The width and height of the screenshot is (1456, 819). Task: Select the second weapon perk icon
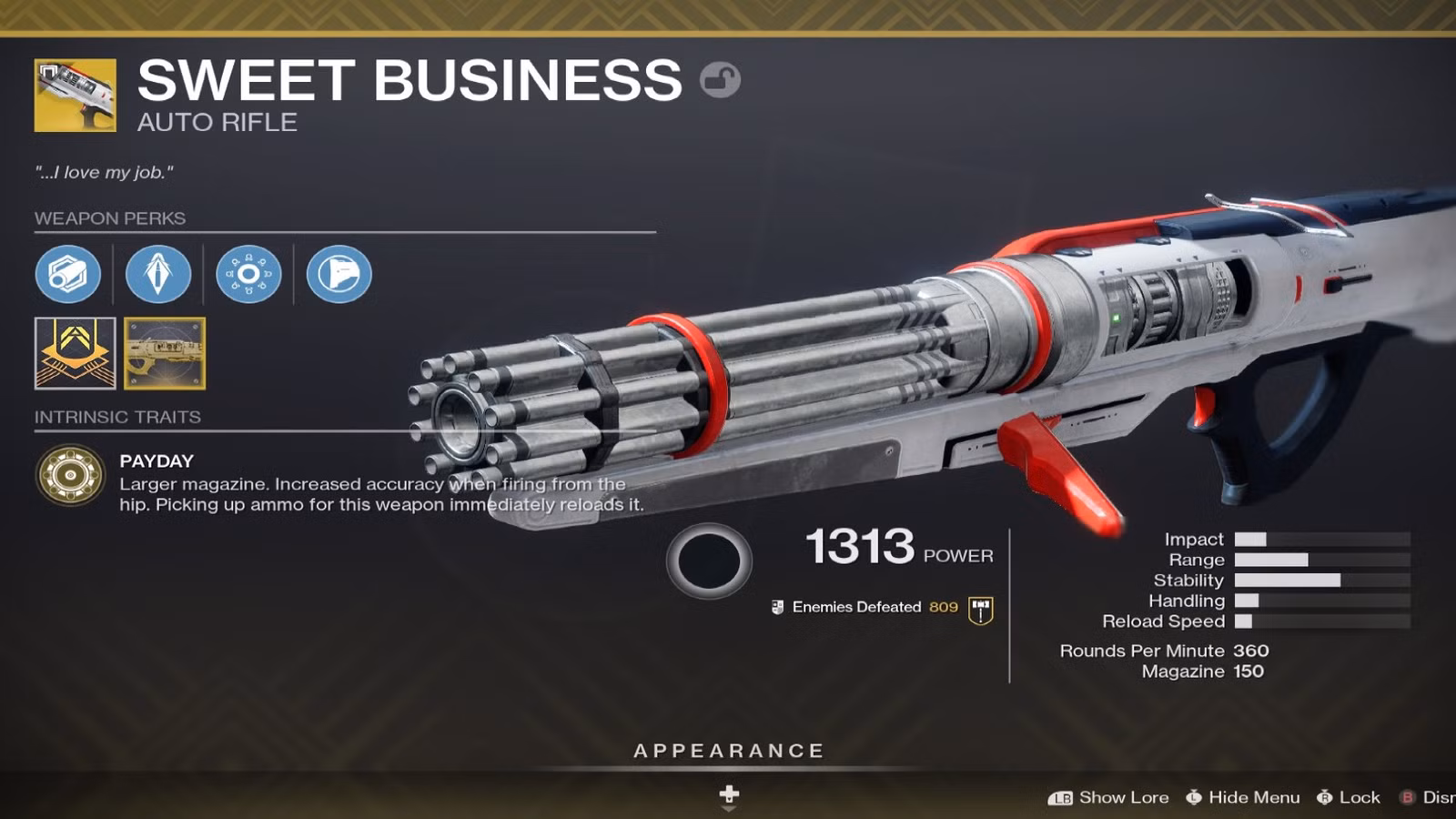point(158,275)
